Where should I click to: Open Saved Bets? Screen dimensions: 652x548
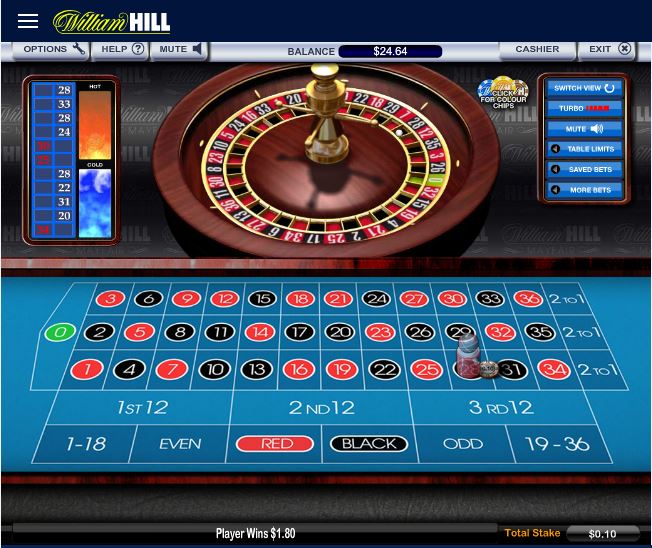[585, 169]
